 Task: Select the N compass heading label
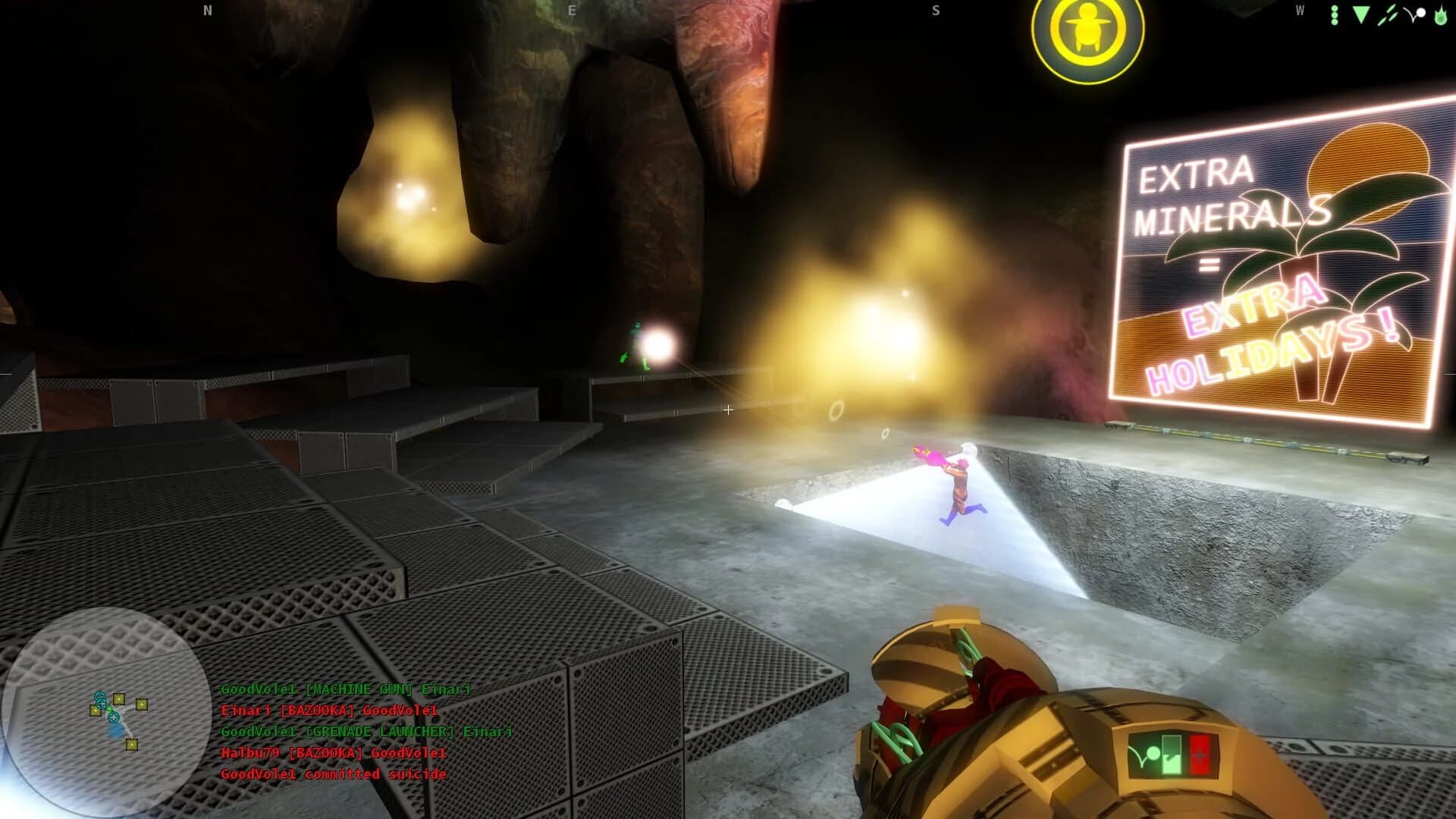pyautogui.click(x=206, y=11)
